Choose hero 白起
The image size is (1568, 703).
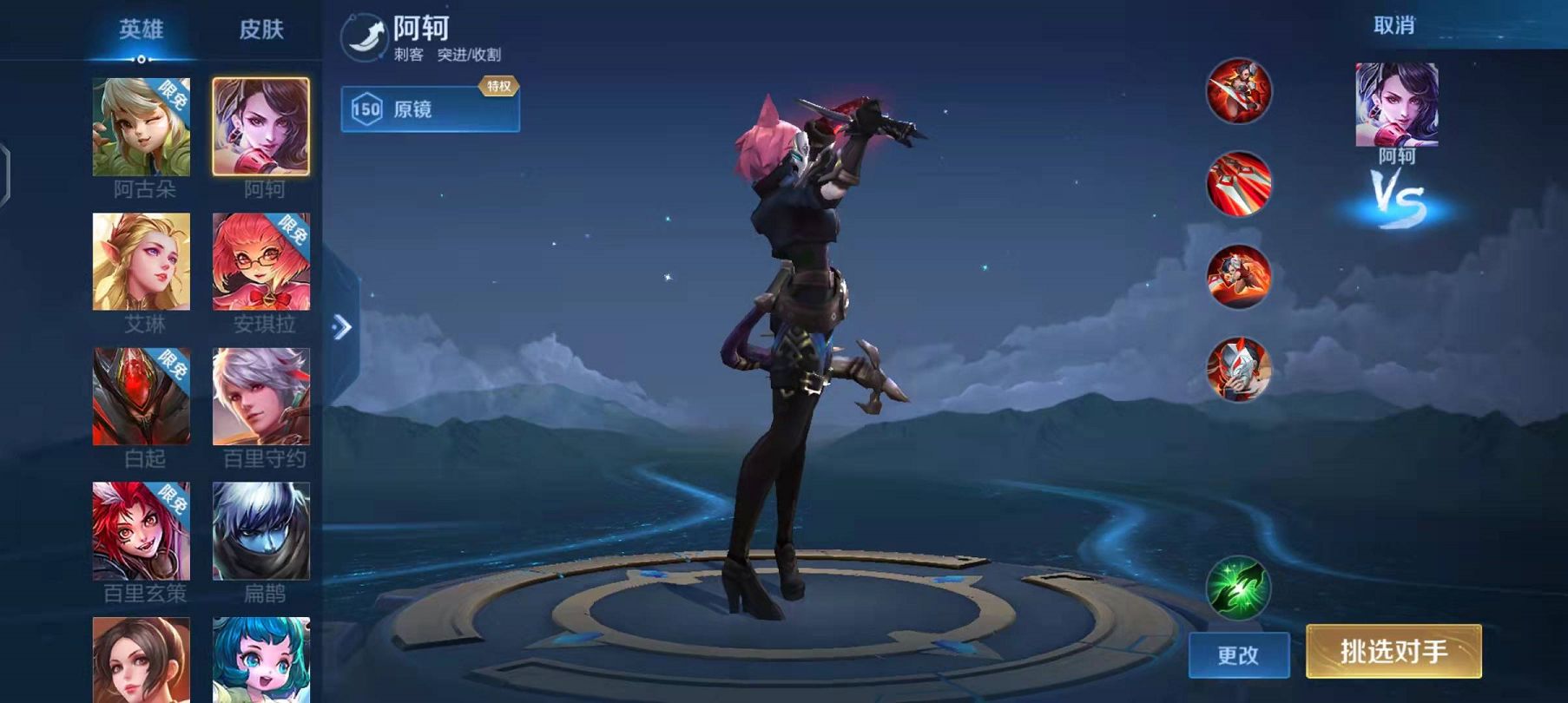[x=142, y=397]
